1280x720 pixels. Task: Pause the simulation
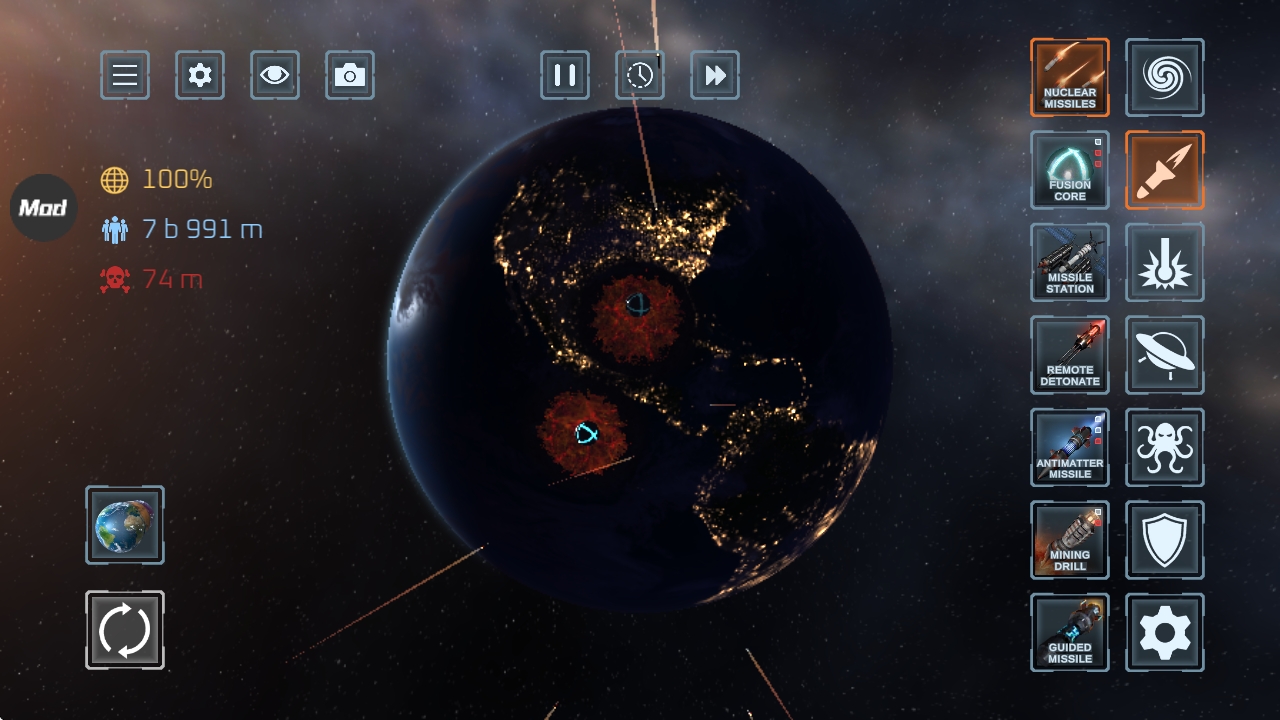pyautogui.click(x=565, y=75)
